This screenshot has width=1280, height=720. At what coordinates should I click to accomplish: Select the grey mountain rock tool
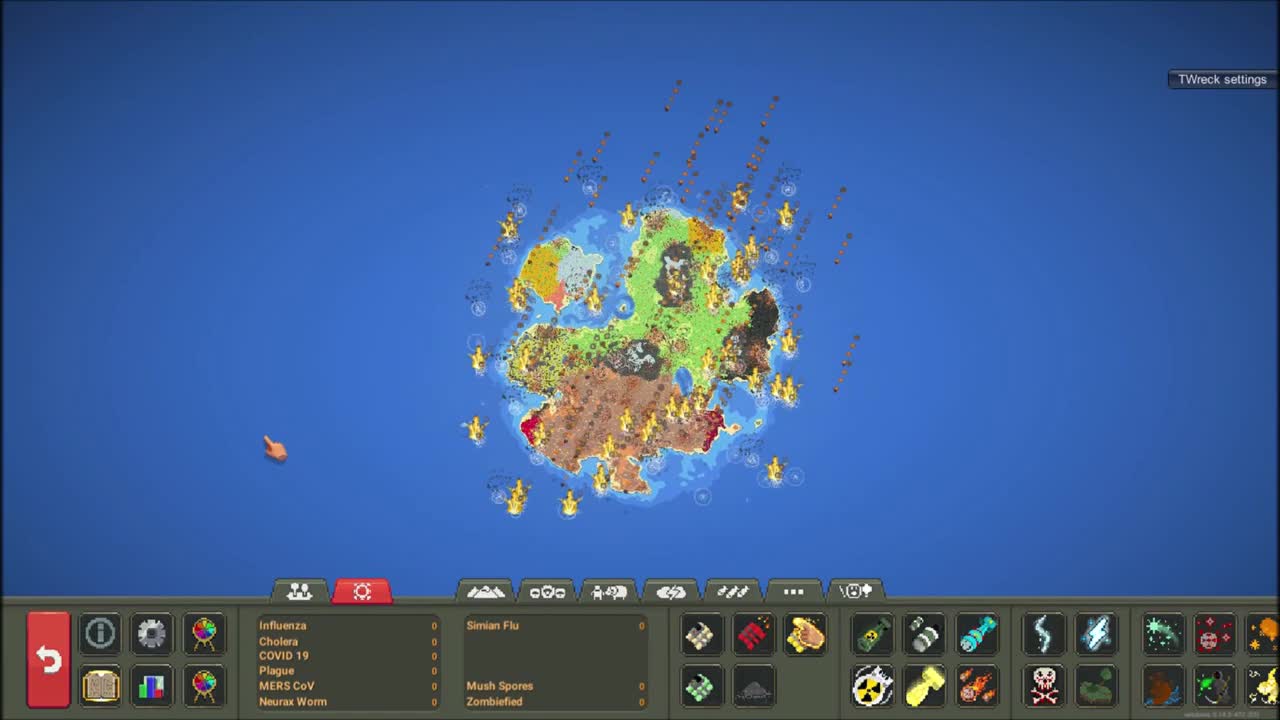coord(754,688)
